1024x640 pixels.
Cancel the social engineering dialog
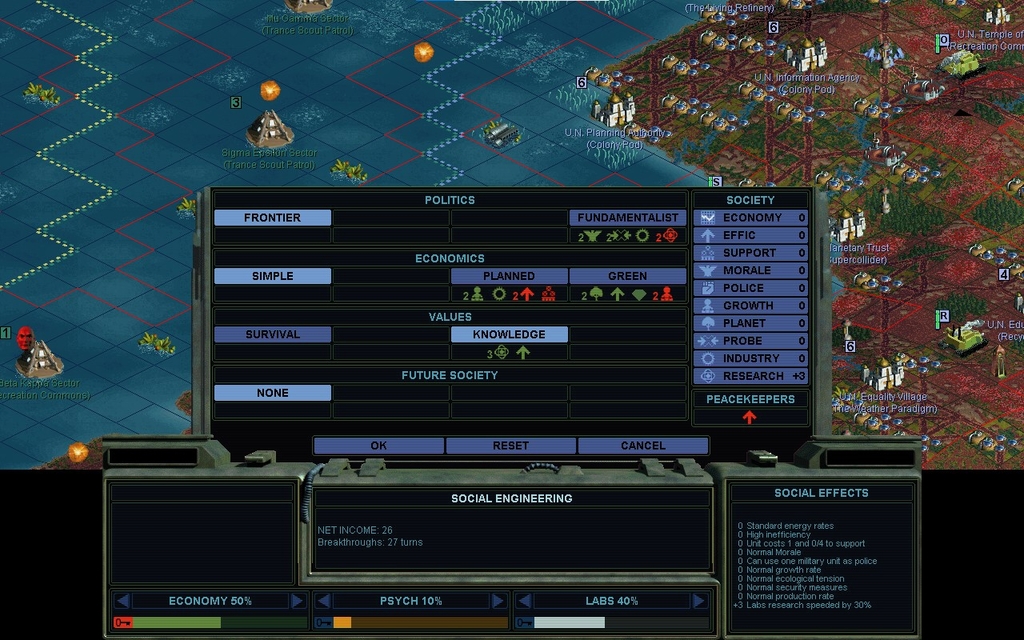tap(643, 446)
